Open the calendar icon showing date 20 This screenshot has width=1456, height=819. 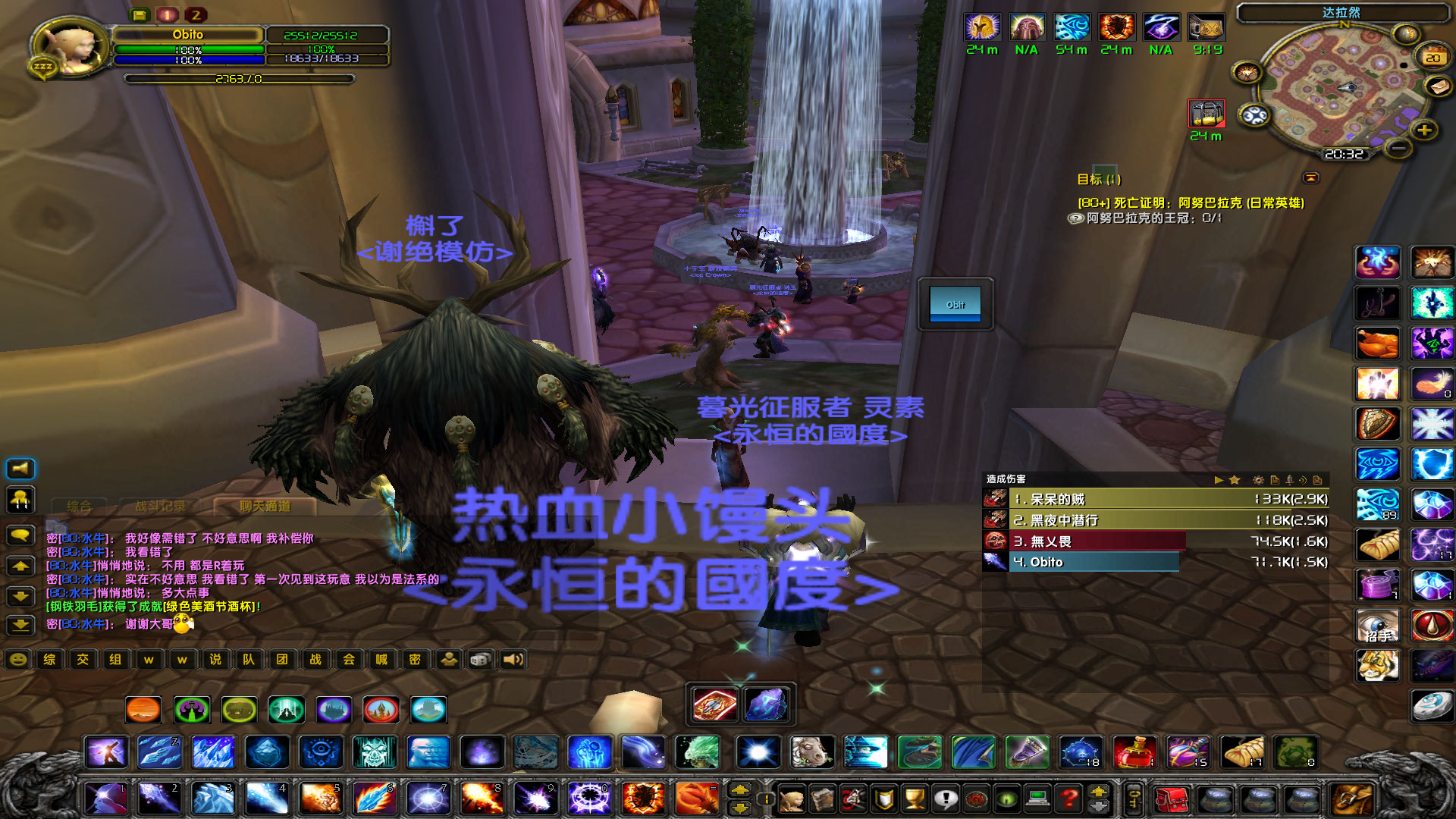(x=1432, y=58)
